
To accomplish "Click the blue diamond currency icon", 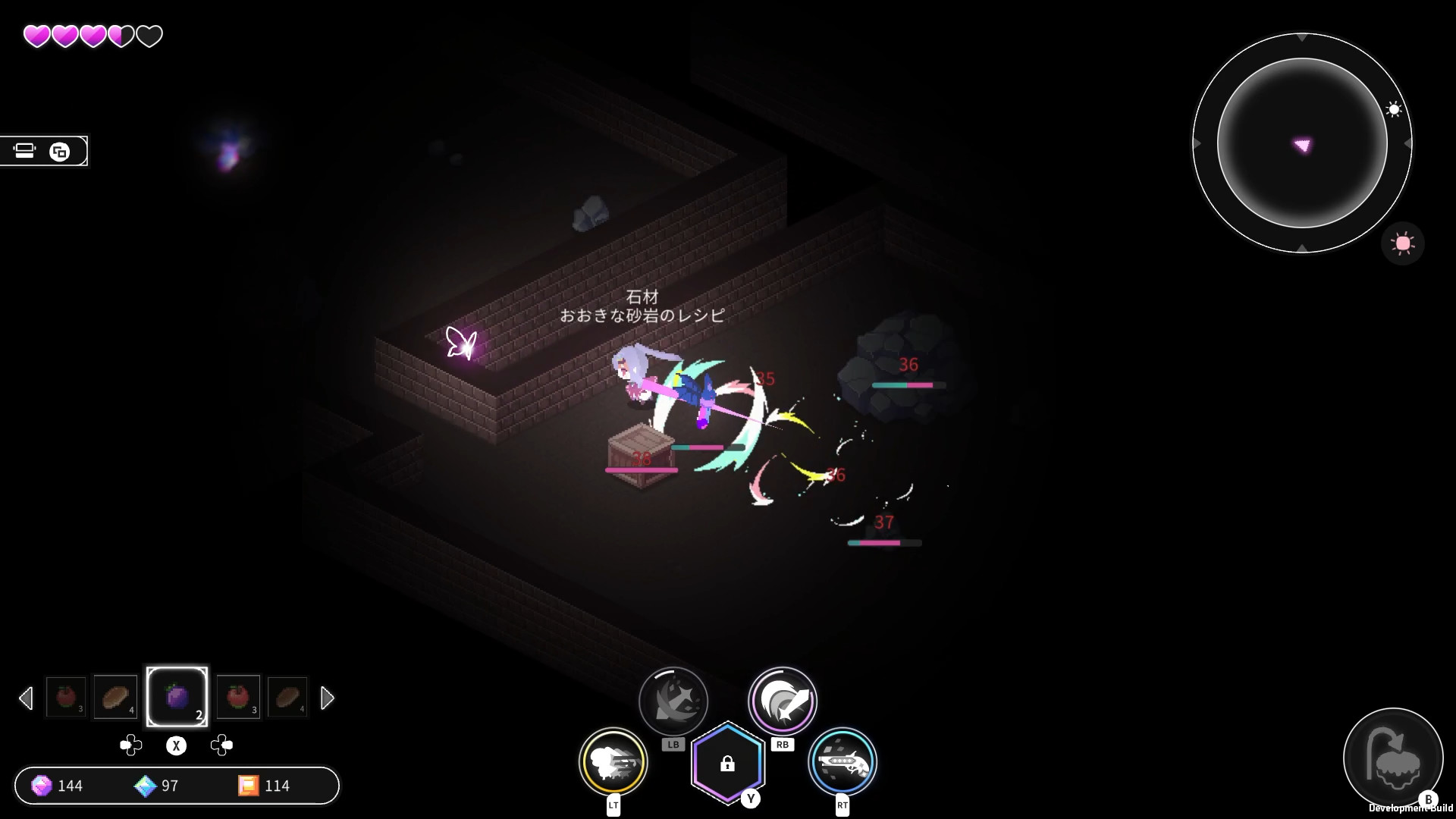I will [x=143, y=786].
